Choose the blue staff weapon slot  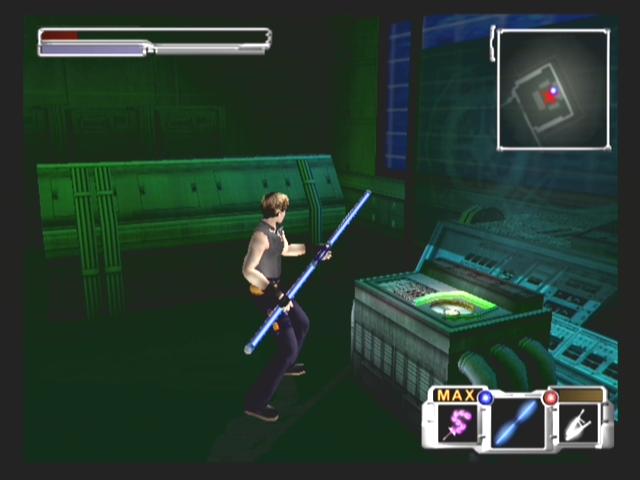(x=518, y=423)
